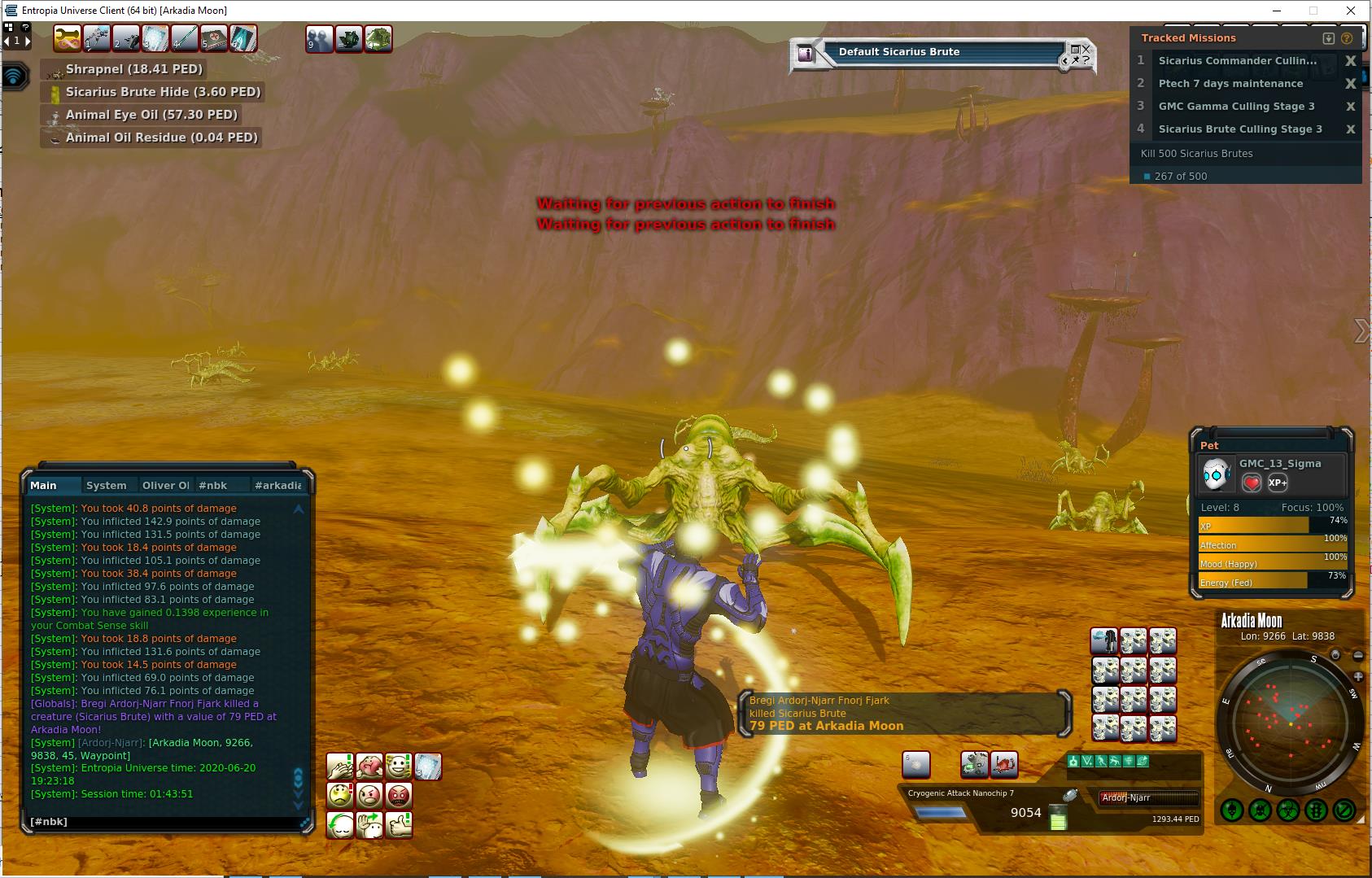Click the Arkadia Moon radar minimap
Viewport: 1372px width, 878px height.
pyautogui.click(x=1291, y=723)
